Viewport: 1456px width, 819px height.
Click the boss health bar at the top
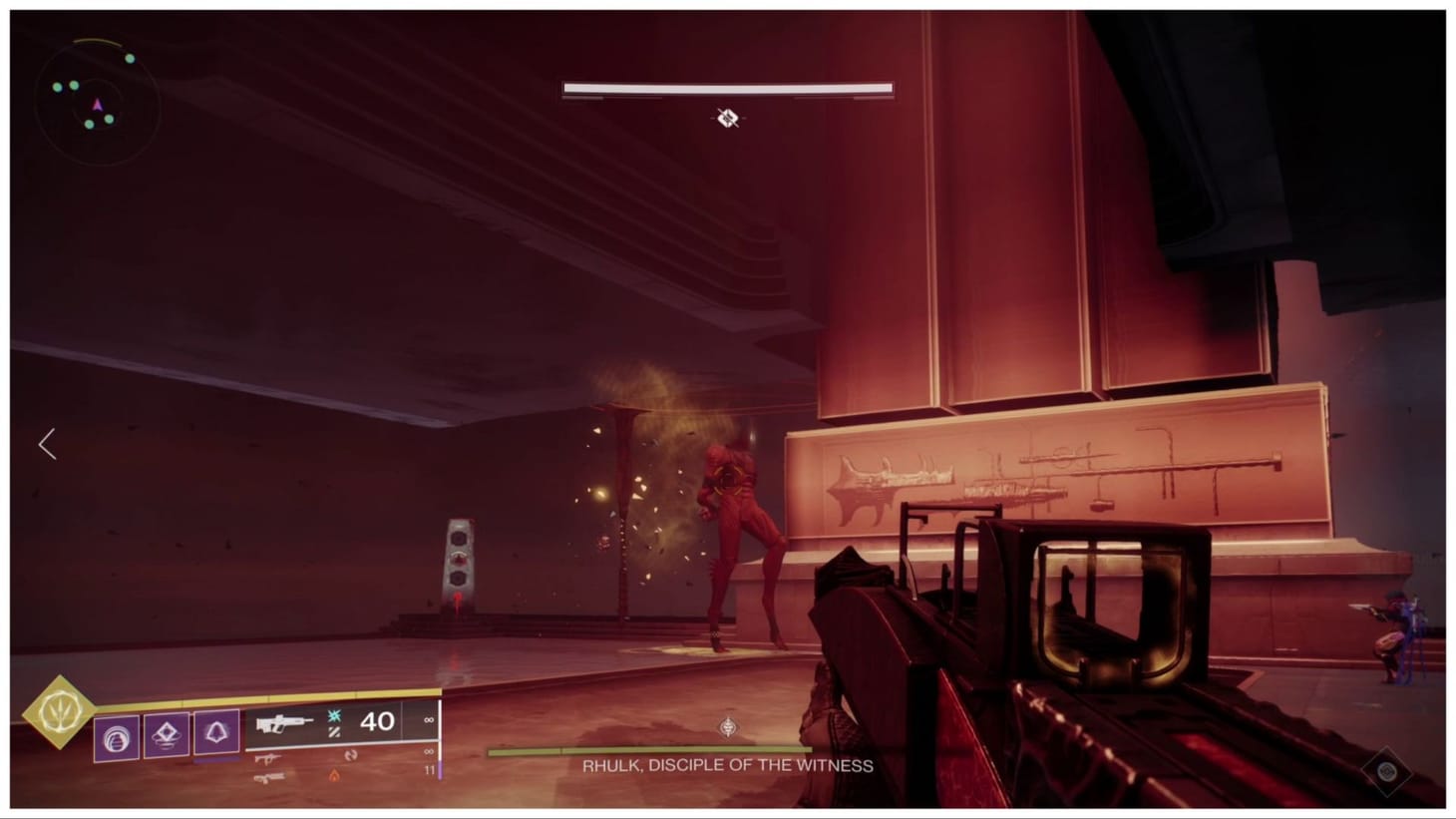click(x=727, y=89)
